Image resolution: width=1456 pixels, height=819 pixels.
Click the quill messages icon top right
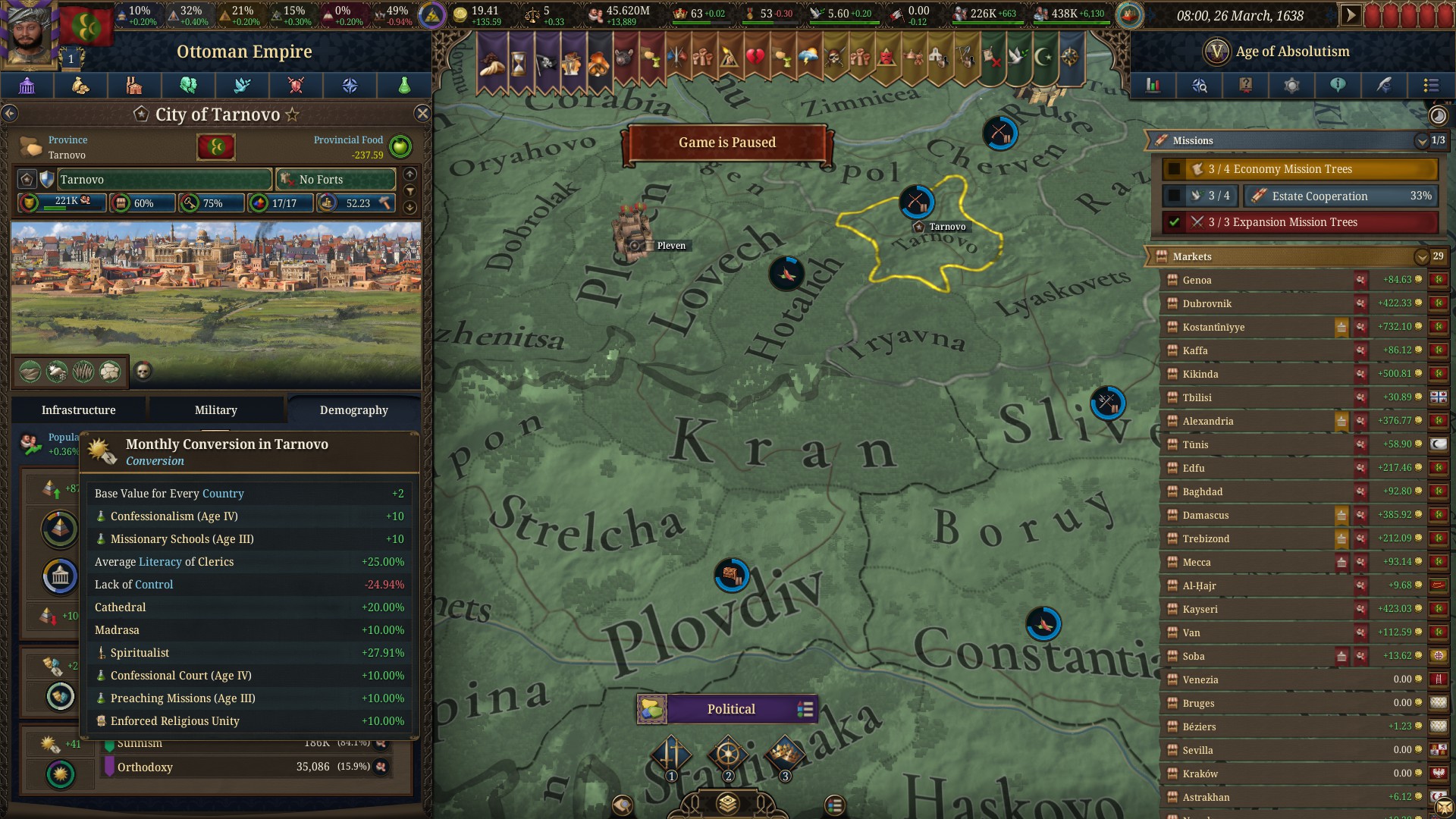pos(1385,86)
